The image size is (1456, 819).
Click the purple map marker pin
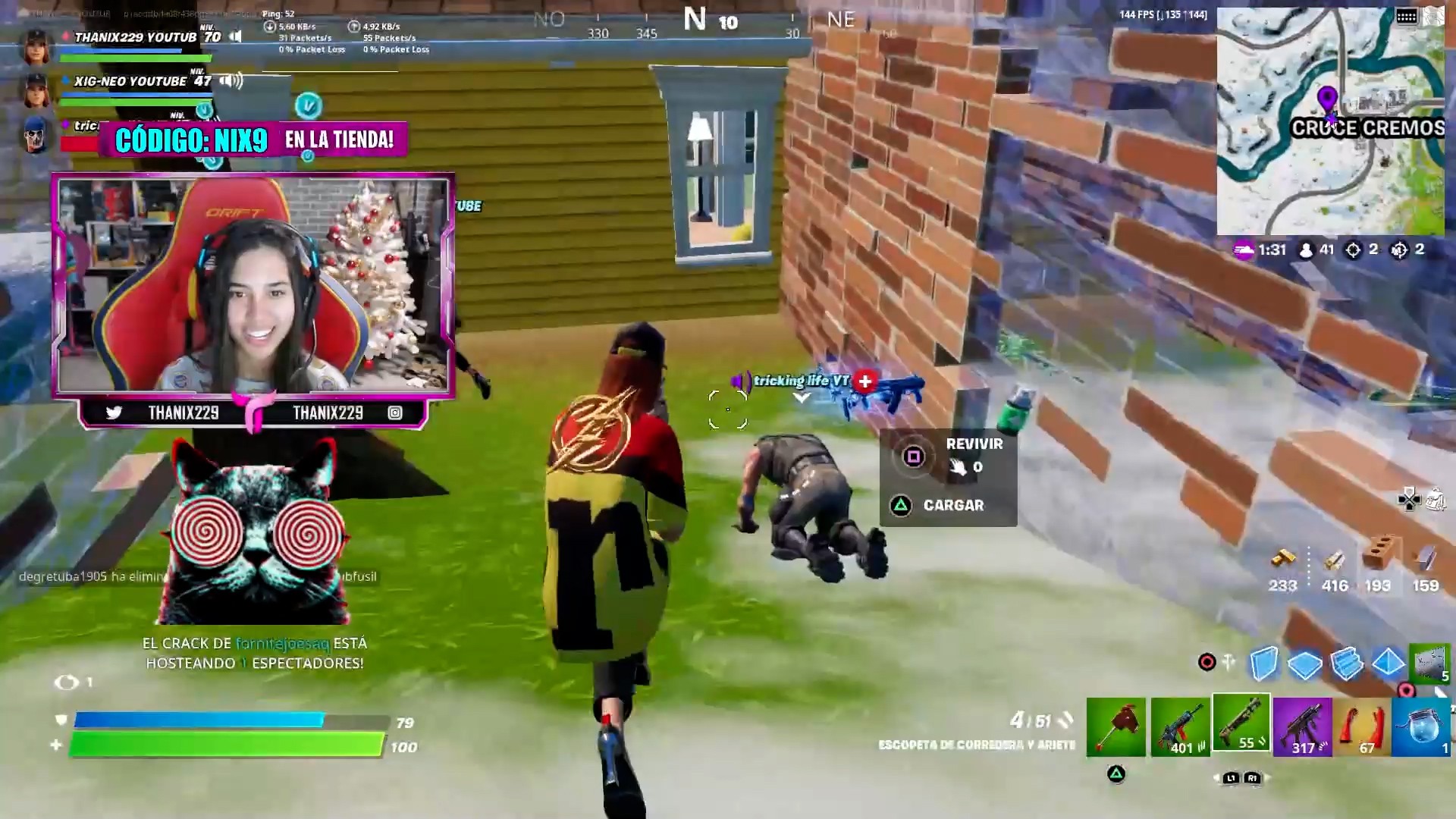pos(1327,99)
